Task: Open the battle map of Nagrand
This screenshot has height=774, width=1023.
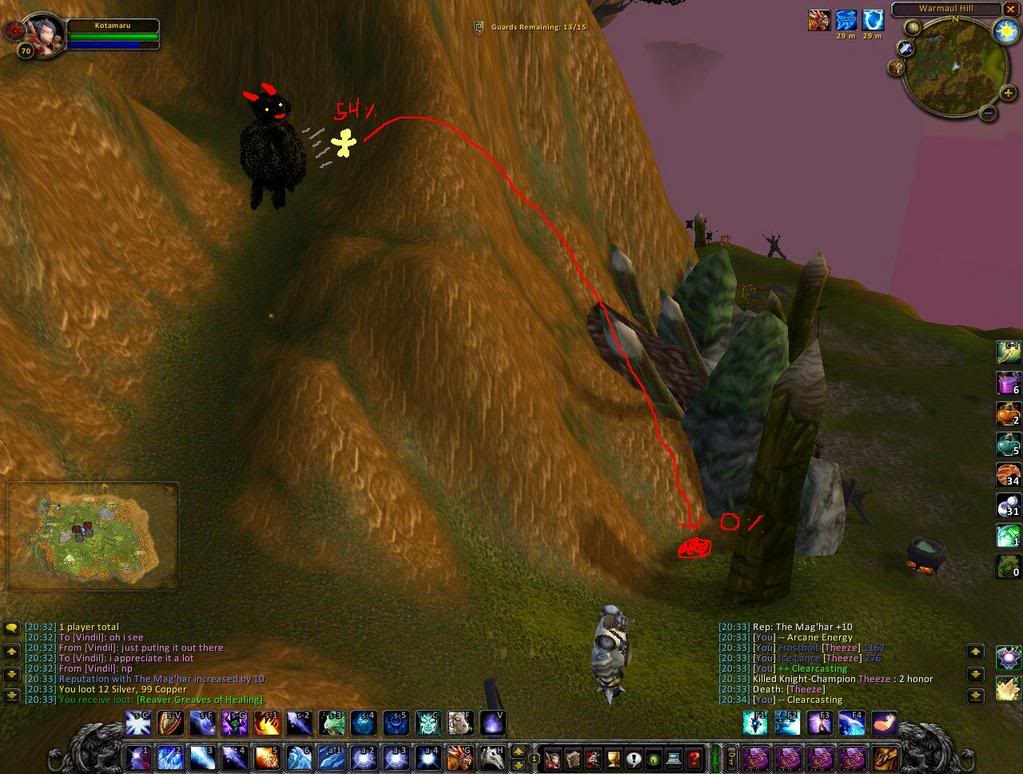Action: (93, 537)
